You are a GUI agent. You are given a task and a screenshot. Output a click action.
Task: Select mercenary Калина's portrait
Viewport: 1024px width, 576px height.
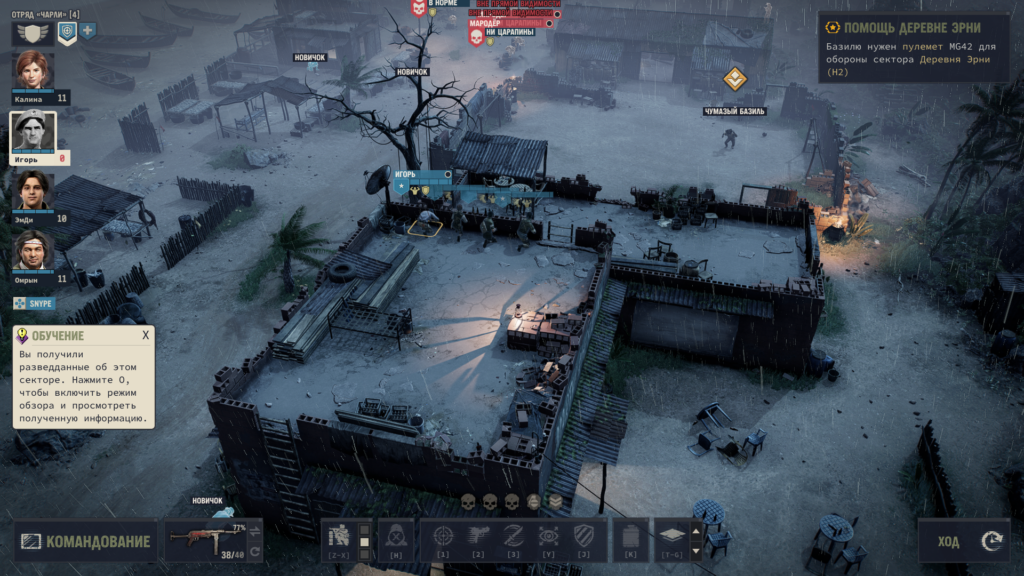[34, 71]
